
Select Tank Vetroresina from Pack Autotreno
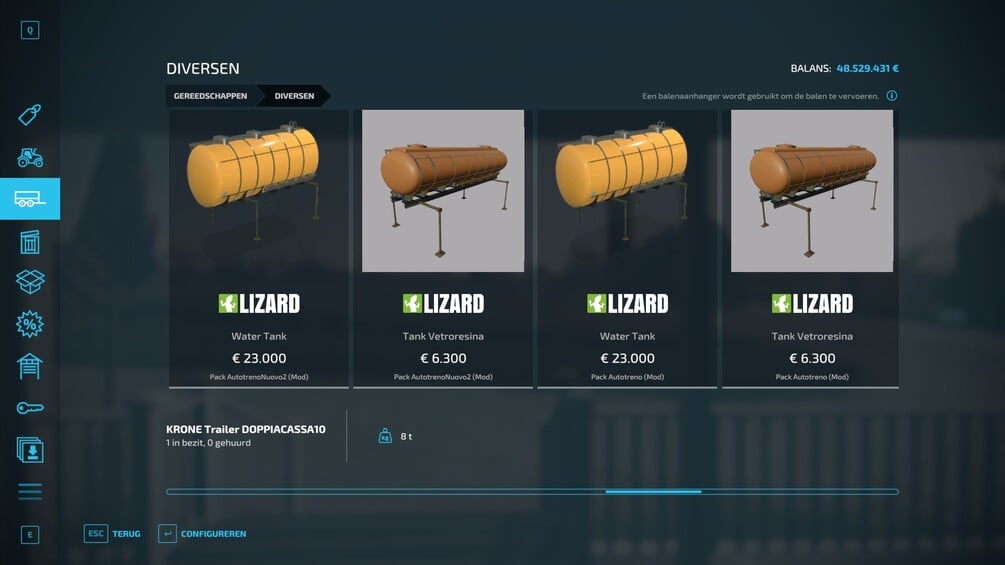click(811, 248)
